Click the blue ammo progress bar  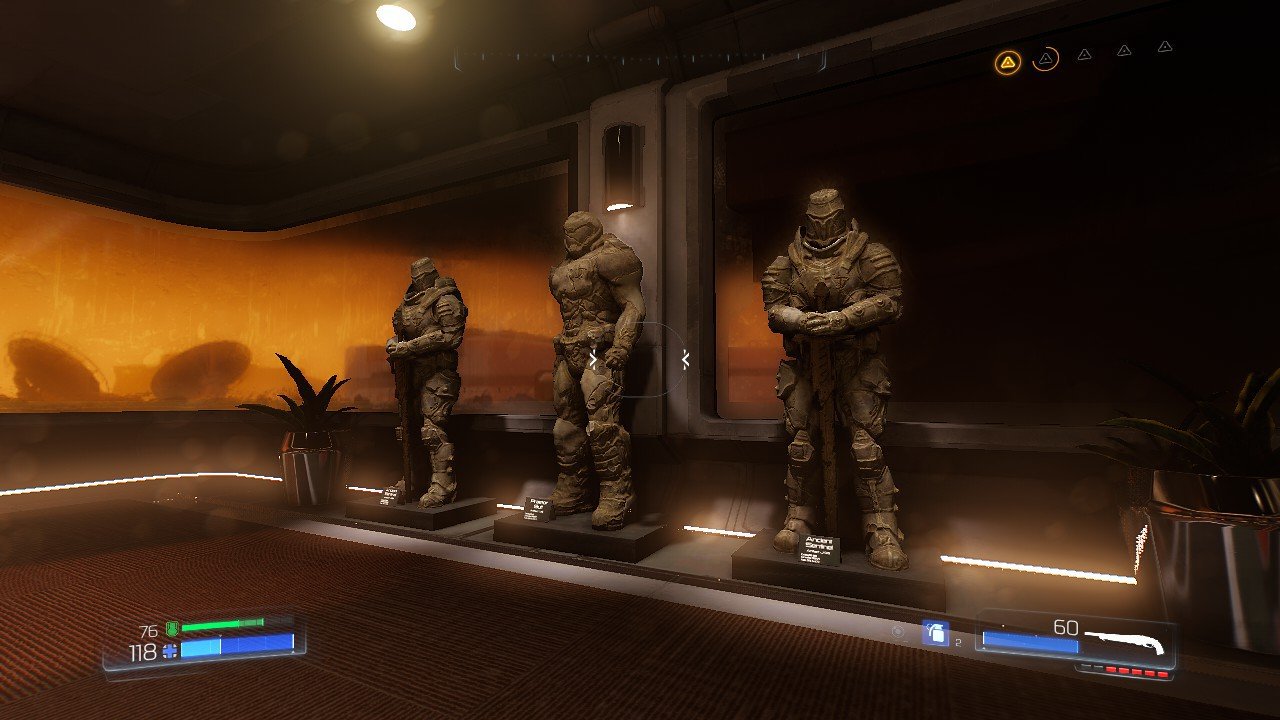coord(1029,643)
